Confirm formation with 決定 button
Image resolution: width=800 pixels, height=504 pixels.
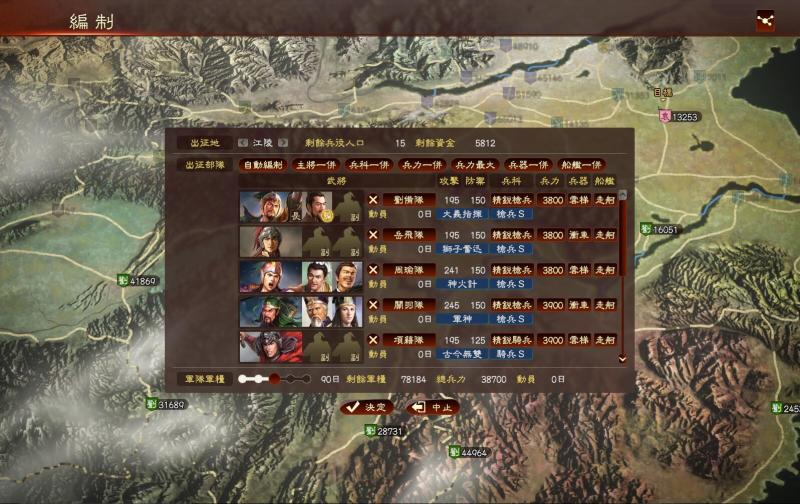[x=366, y=407]
